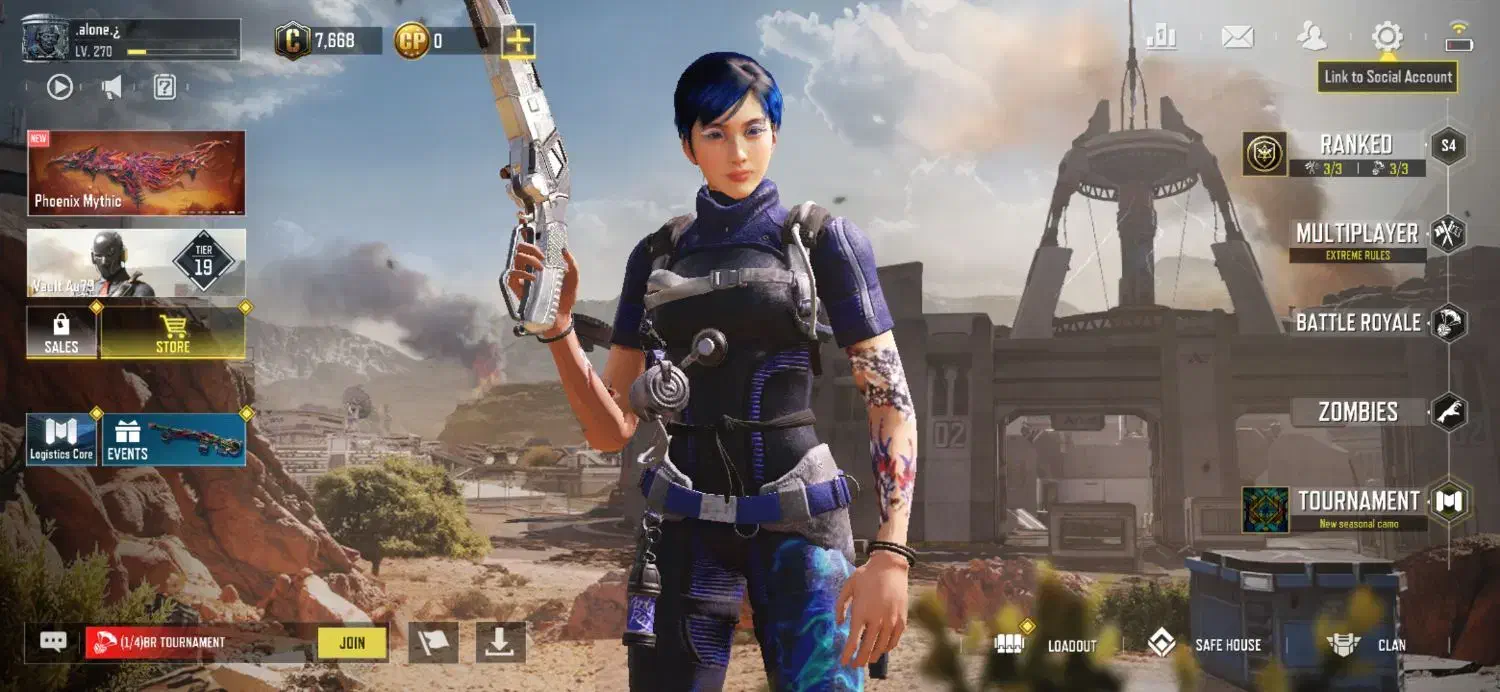Open the download manager icon
Image resolution: width=1500 pixels, height=692 pixels.
point(500,643)
